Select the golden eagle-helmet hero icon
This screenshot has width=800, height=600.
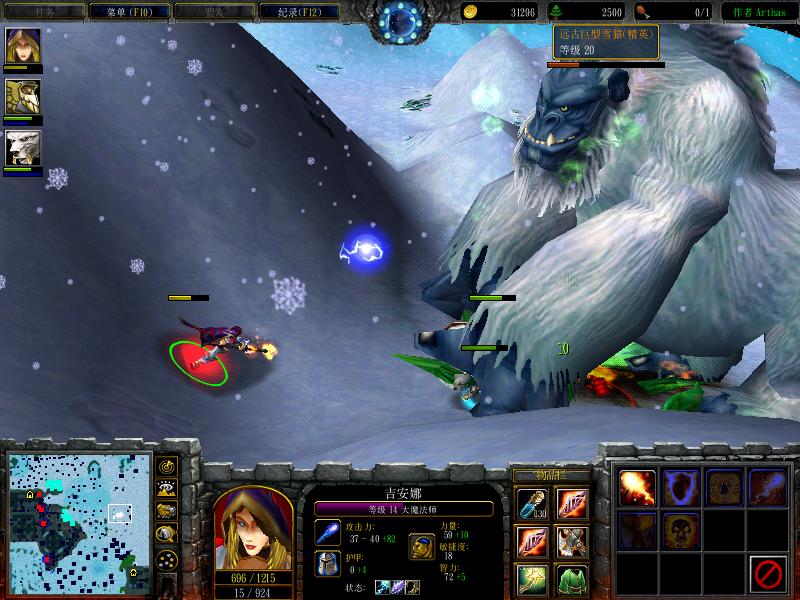pyautogui.click(x=21, y=97)
